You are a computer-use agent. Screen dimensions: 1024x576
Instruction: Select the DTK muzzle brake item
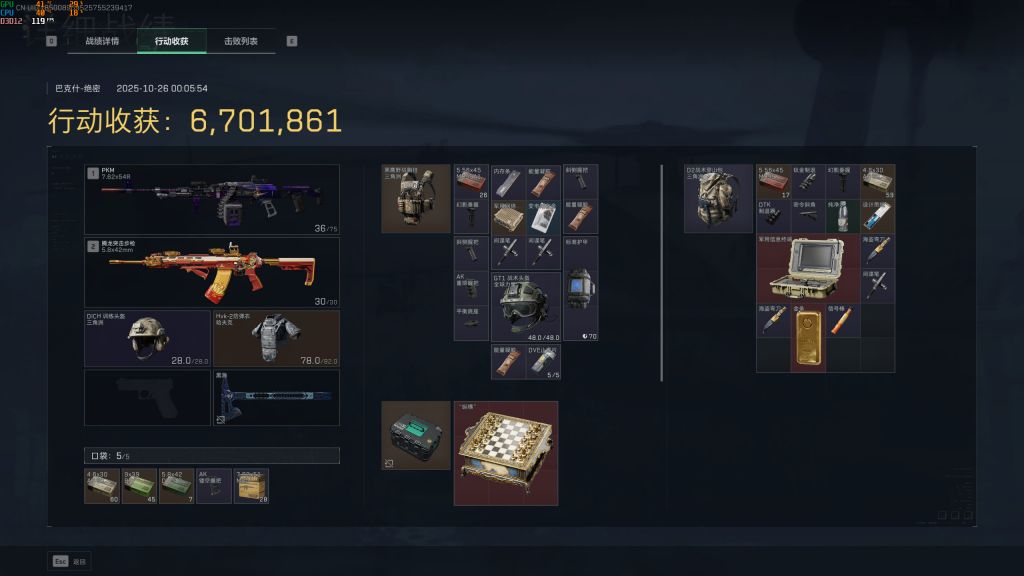coord(773,216)
